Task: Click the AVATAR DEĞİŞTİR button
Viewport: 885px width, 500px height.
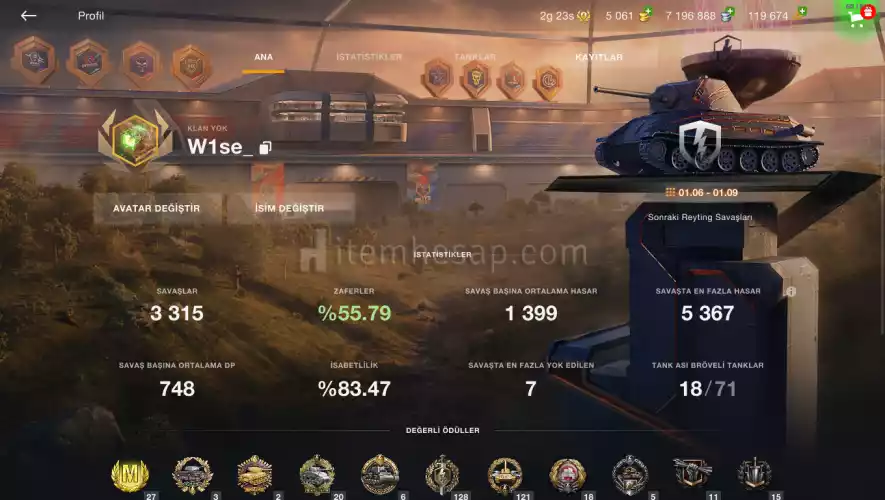Action: click(x=156, y=209)
